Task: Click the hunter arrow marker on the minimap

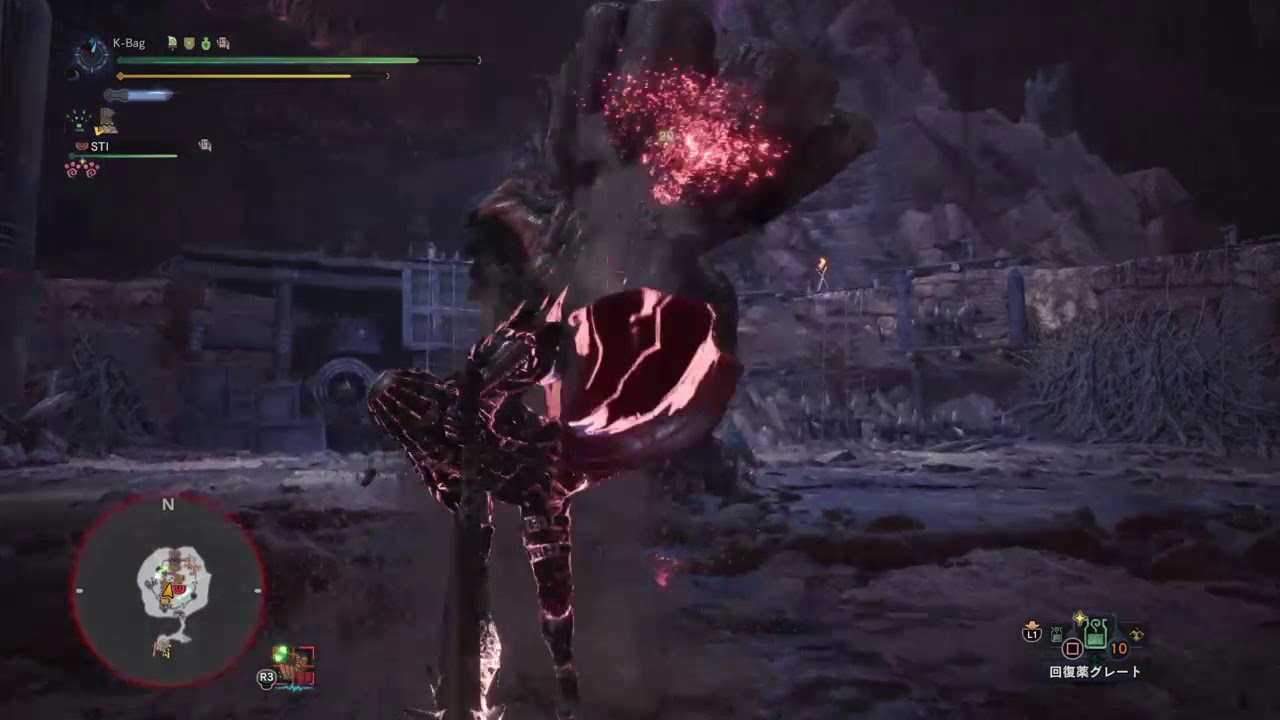Action: (168, 592)
